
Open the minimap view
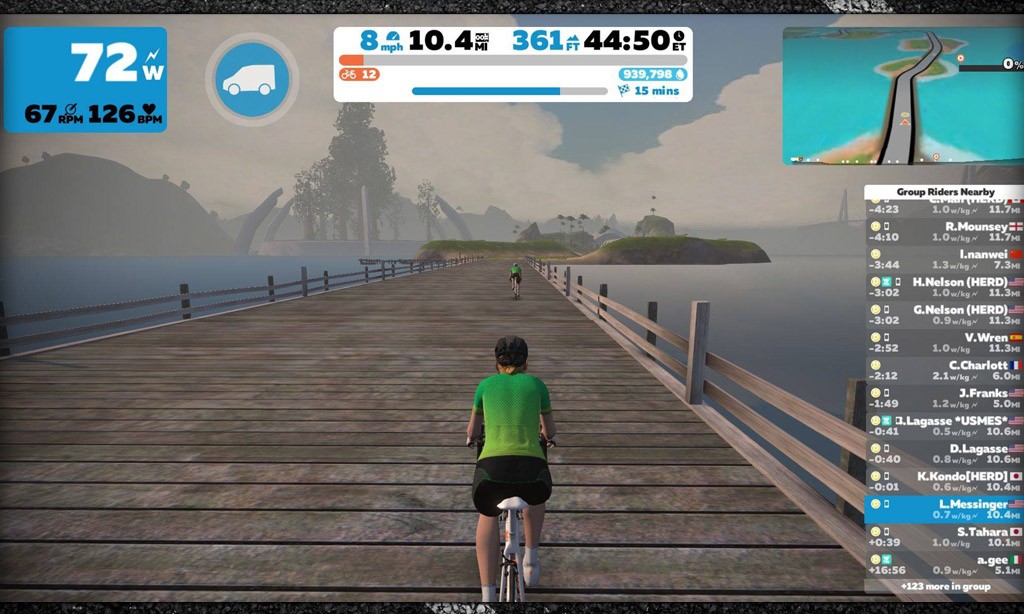tap(902, 96)
